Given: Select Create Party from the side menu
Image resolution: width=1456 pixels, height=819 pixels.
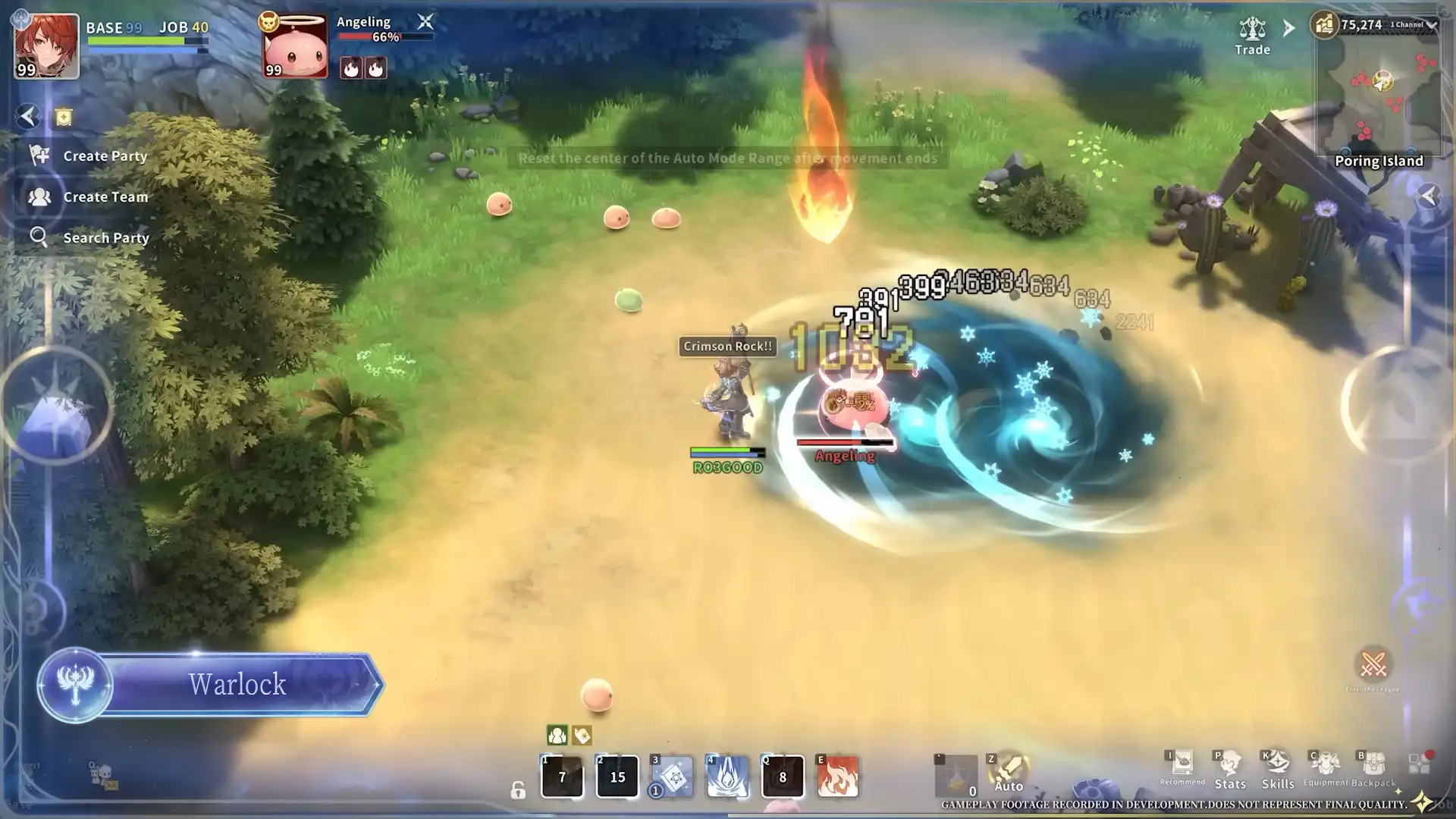Looking at the screenshot, I should [104, 155].
